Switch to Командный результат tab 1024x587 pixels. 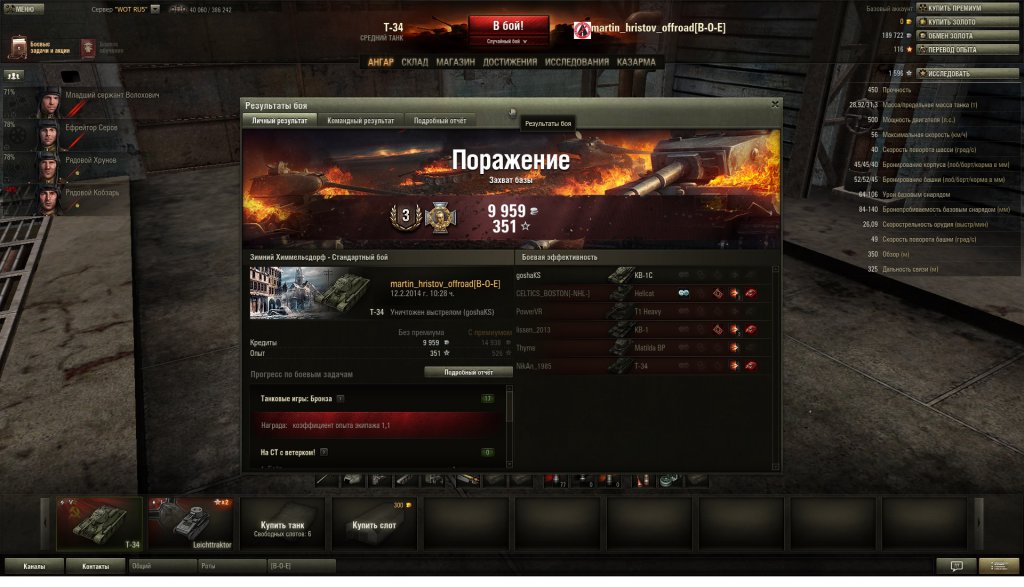click(x=361, y=120)
